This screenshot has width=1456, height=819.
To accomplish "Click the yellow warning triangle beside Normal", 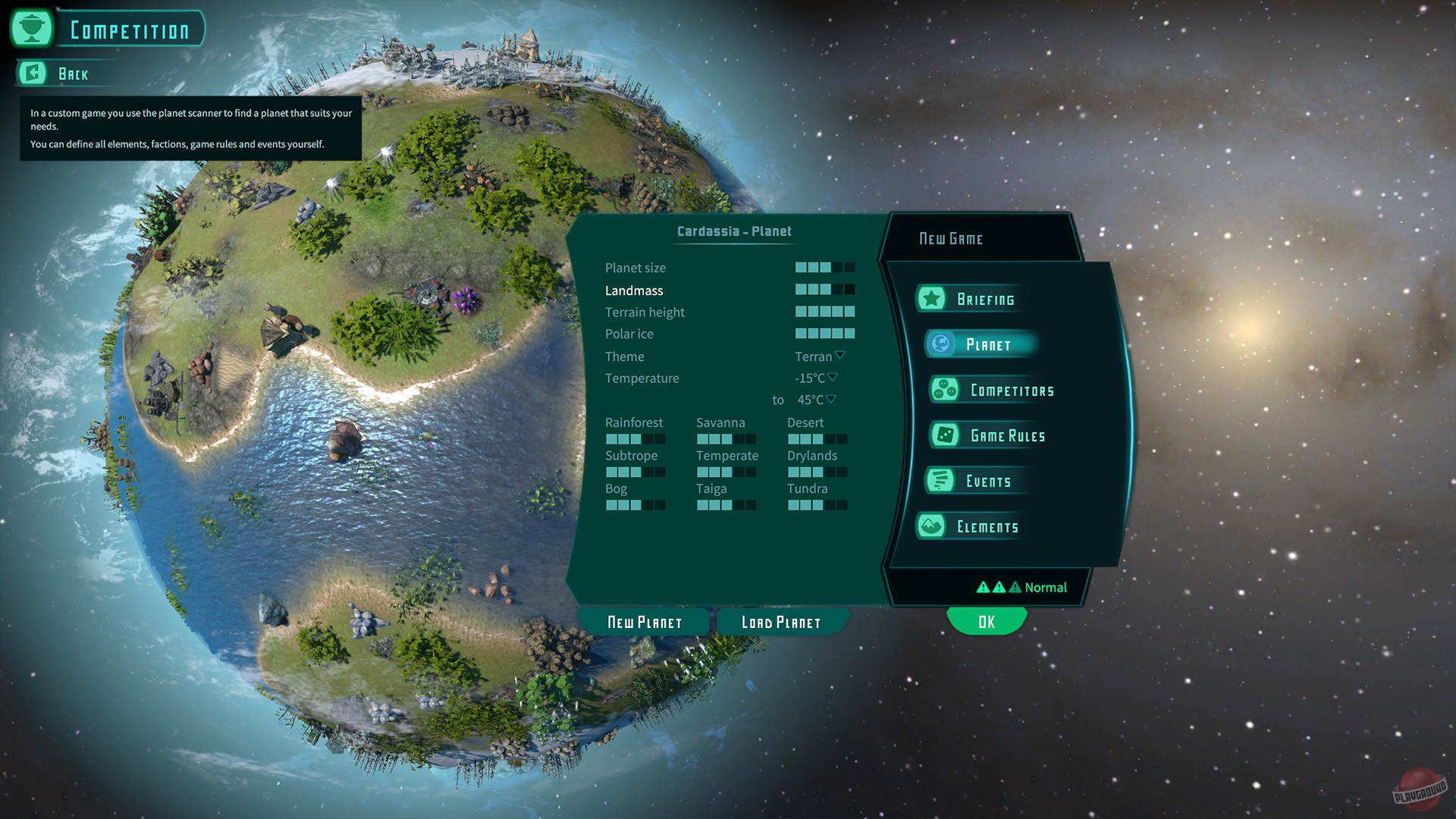I will click(982, 587).
